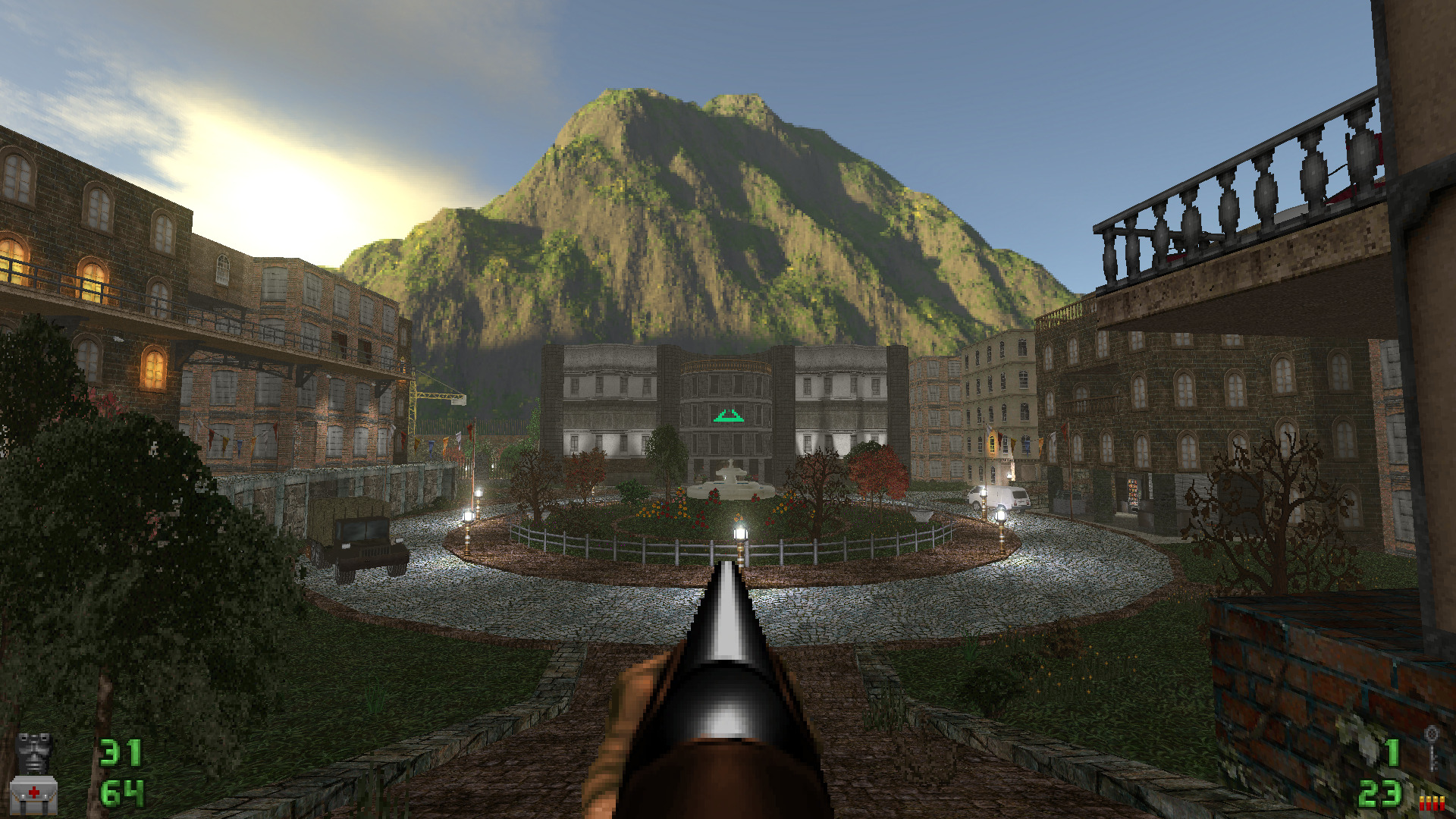Image resolution: width=1456 pixels, height=819 pixels.
Task: Select the red shotgun shells icon
Action: (x=1431, y=802)
